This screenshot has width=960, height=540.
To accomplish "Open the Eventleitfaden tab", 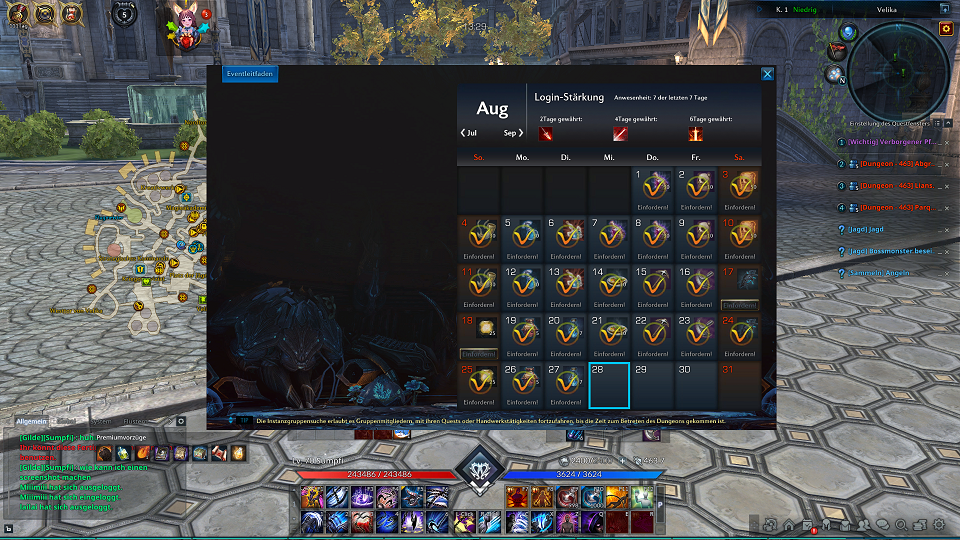I will click(249, 74).
